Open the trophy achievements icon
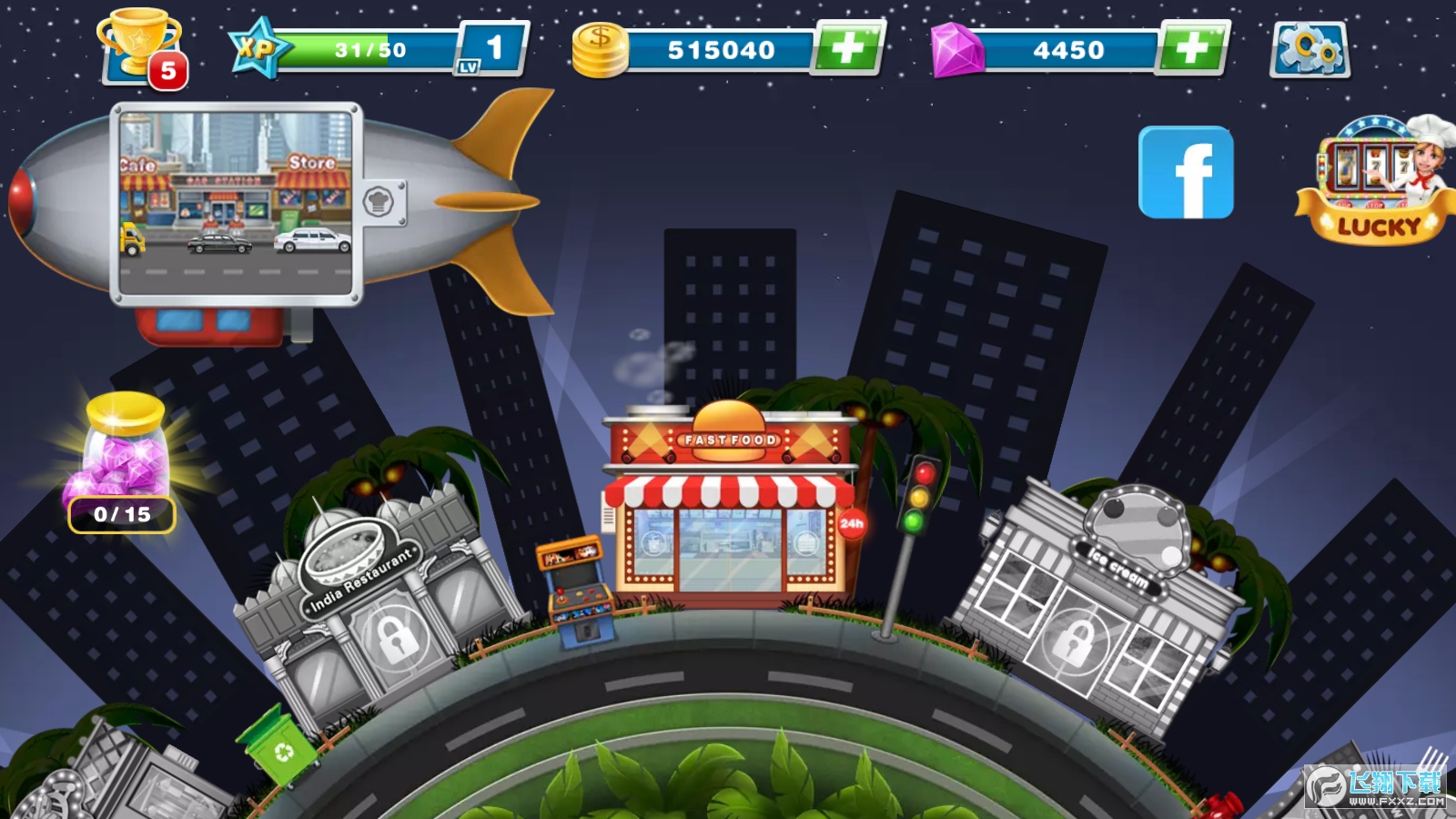The image size is (1456, 819). point(141,47)
